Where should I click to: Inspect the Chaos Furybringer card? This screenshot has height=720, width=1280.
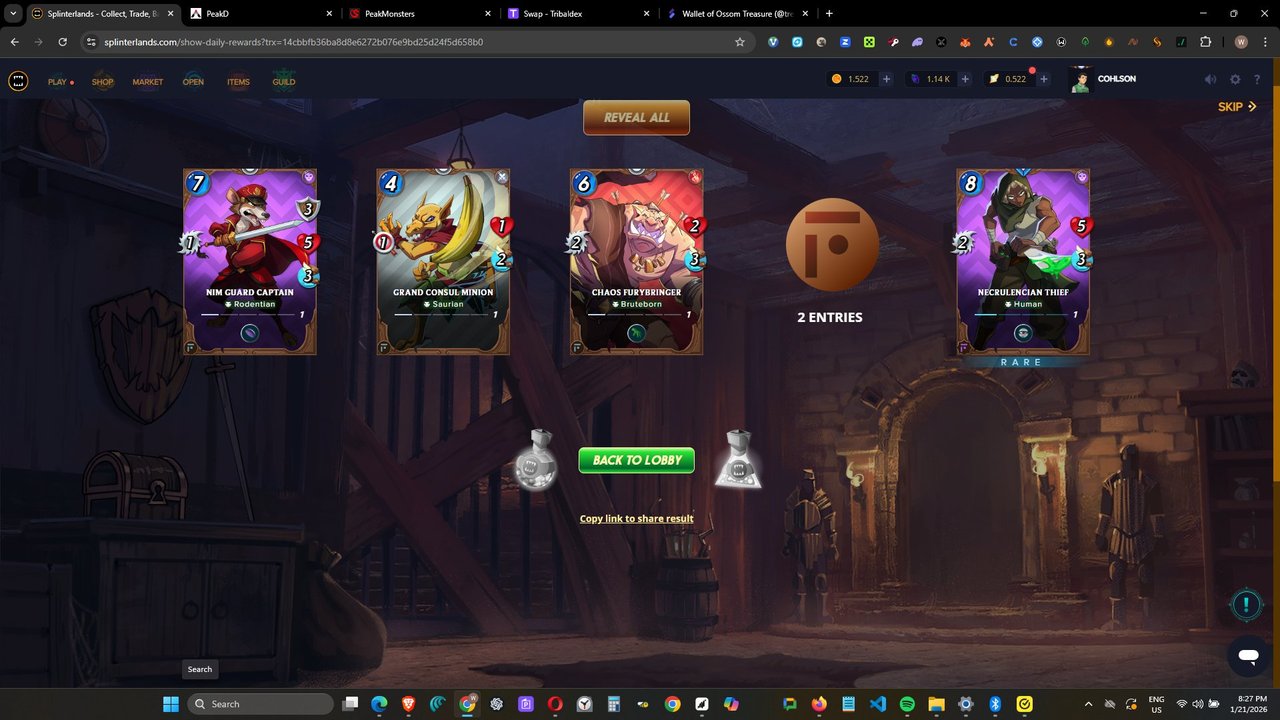tap(636, 261)
